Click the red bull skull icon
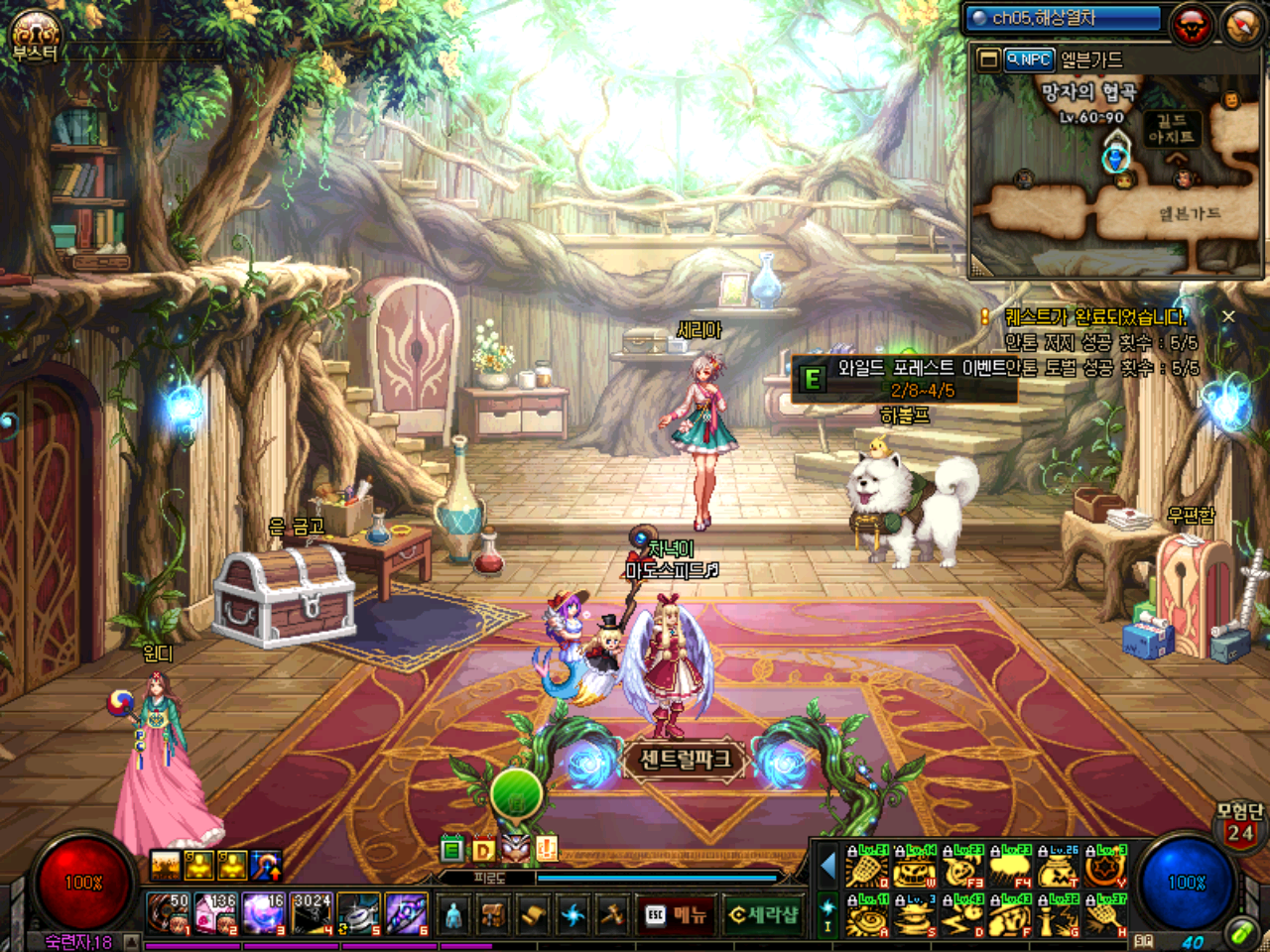 [1192, 25]
